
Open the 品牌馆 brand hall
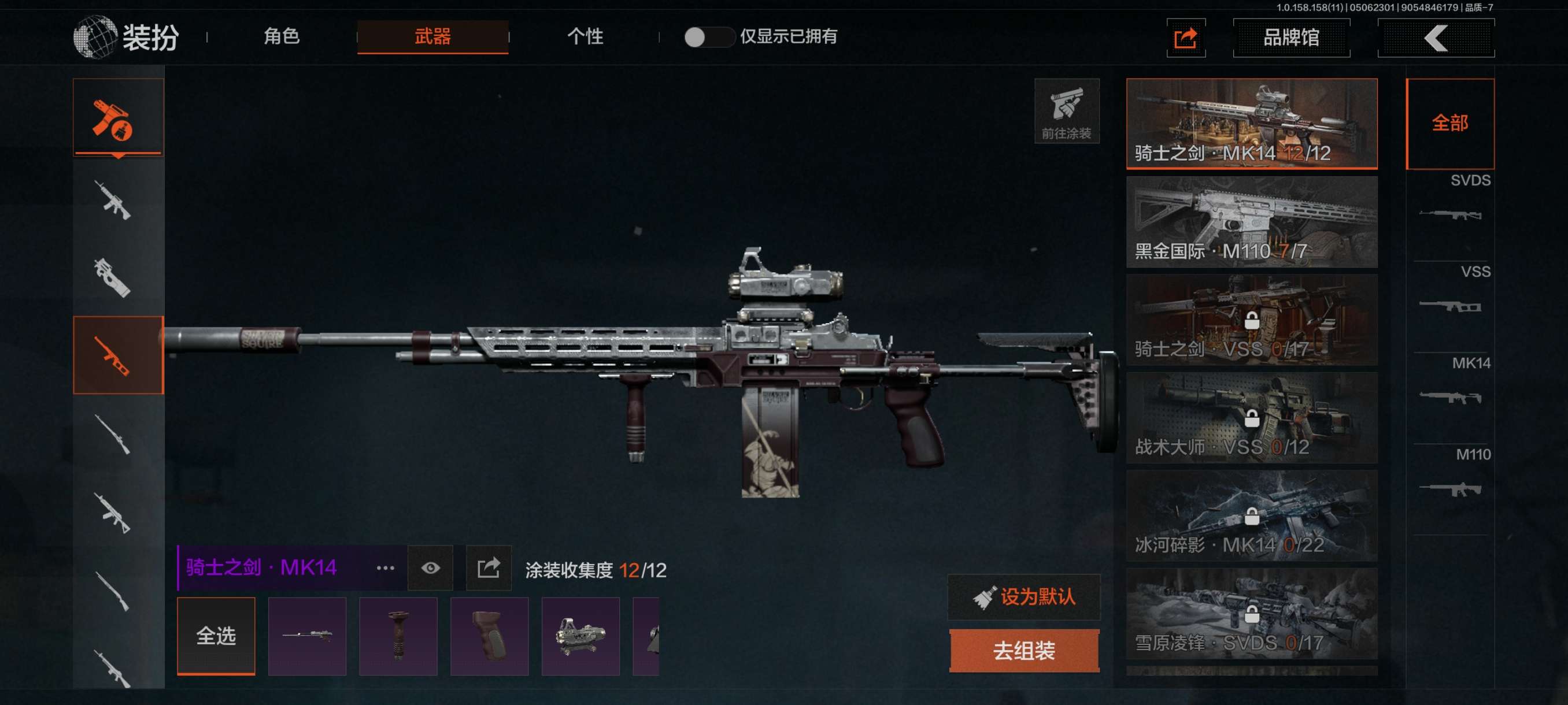1291,38
